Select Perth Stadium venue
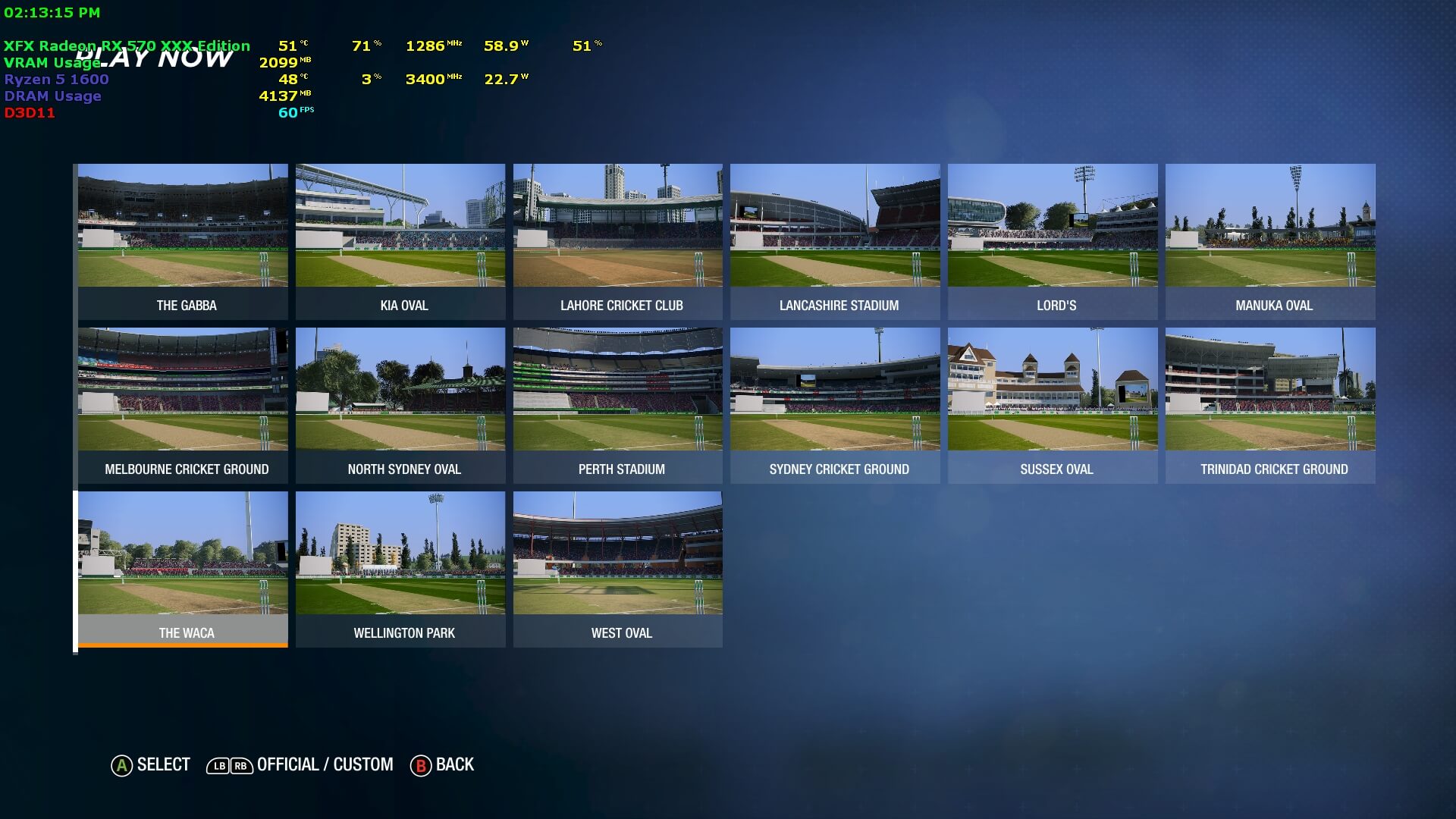 coord(618,405)
